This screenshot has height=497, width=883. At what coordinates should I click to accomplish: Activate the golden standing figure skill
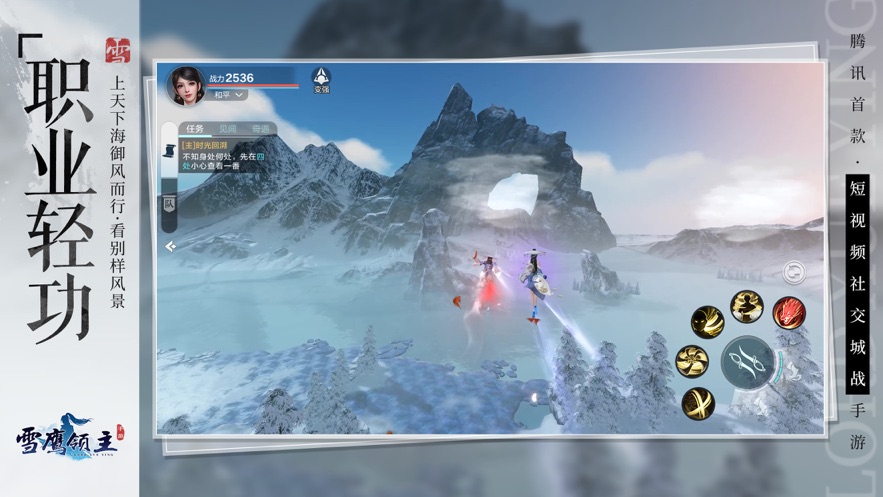[745, 305]
